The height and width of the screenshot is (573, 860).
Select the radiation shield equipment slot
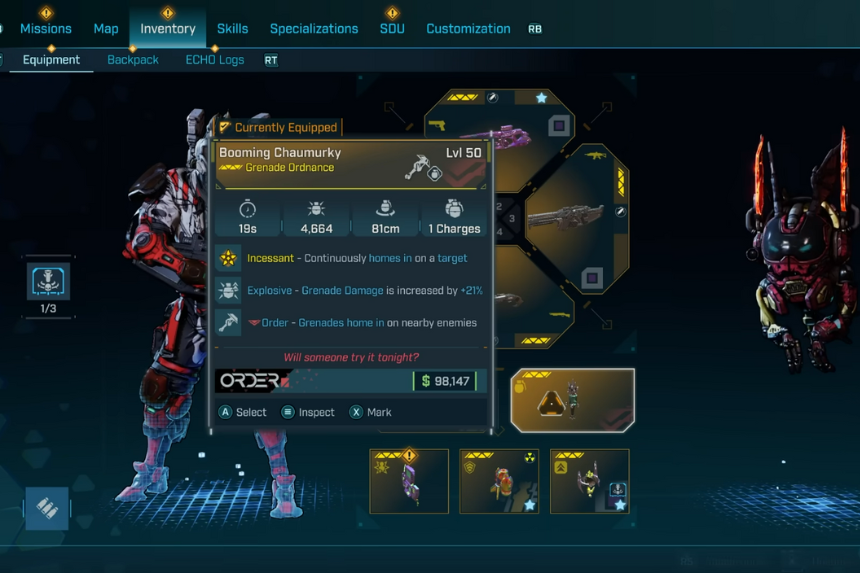499,481
